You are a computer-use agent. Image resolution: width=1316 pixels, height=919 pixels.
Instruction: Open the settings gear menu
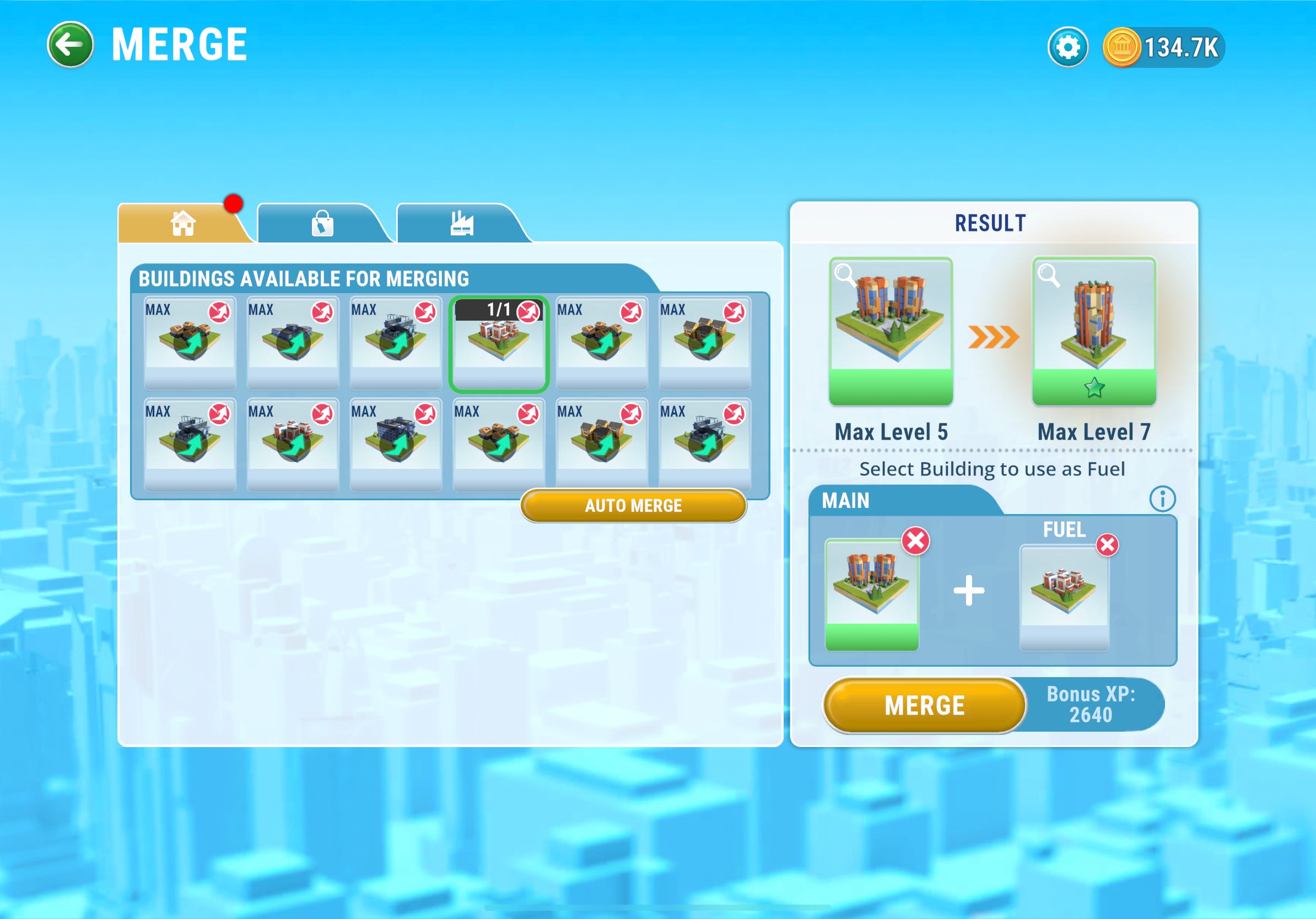click(x=1069, y=47)
